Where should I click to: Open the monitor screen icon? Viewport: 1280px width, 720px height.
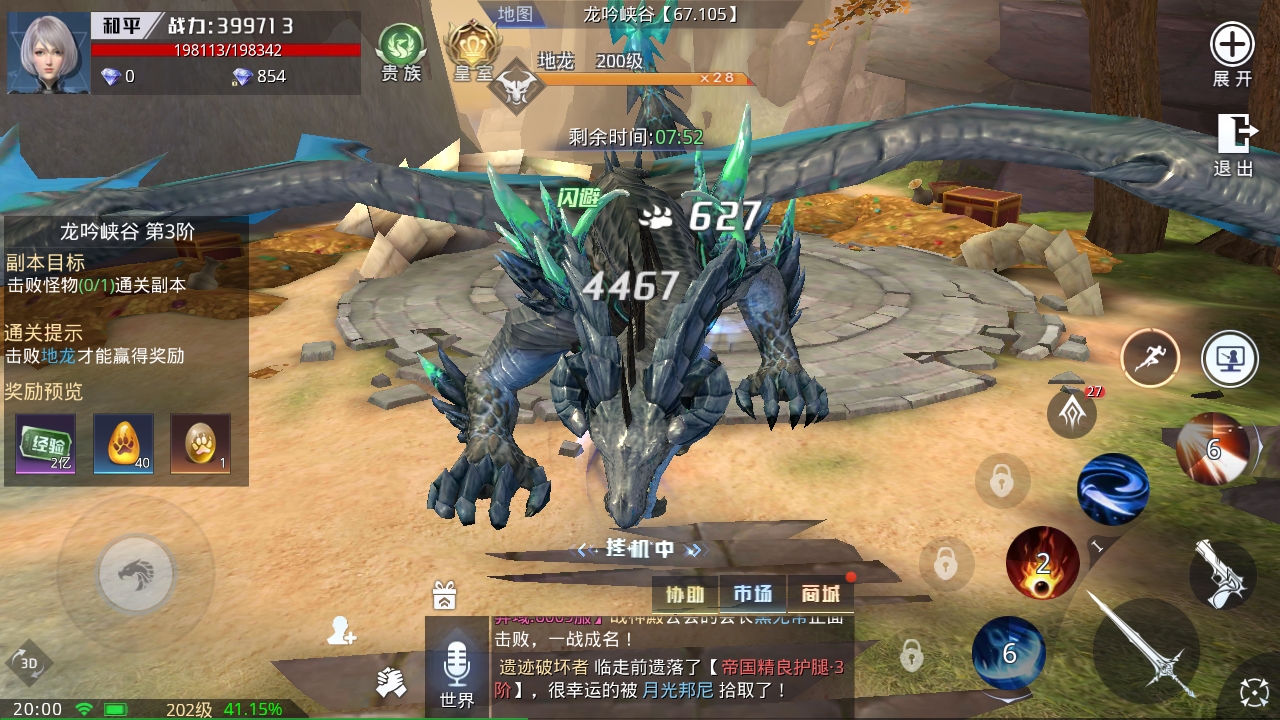tap(1229, 357)
